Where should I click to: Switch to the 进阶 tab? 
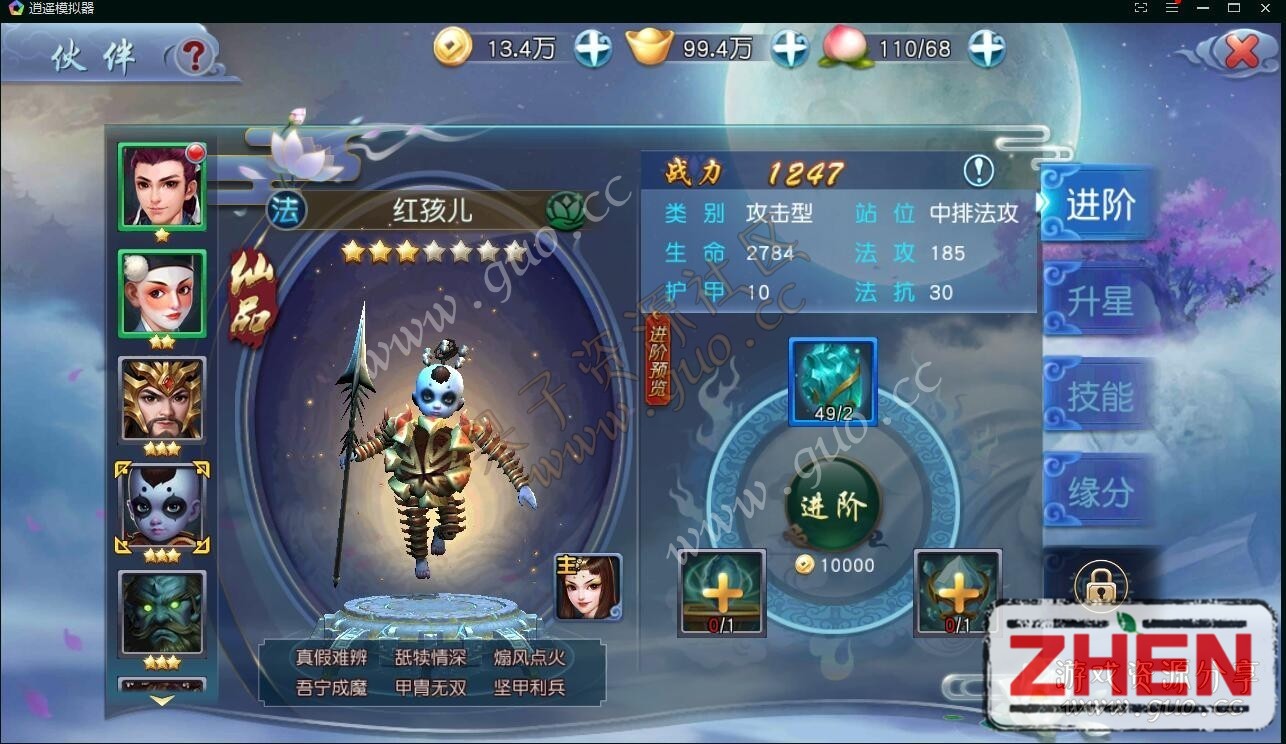coord(1099,205)
